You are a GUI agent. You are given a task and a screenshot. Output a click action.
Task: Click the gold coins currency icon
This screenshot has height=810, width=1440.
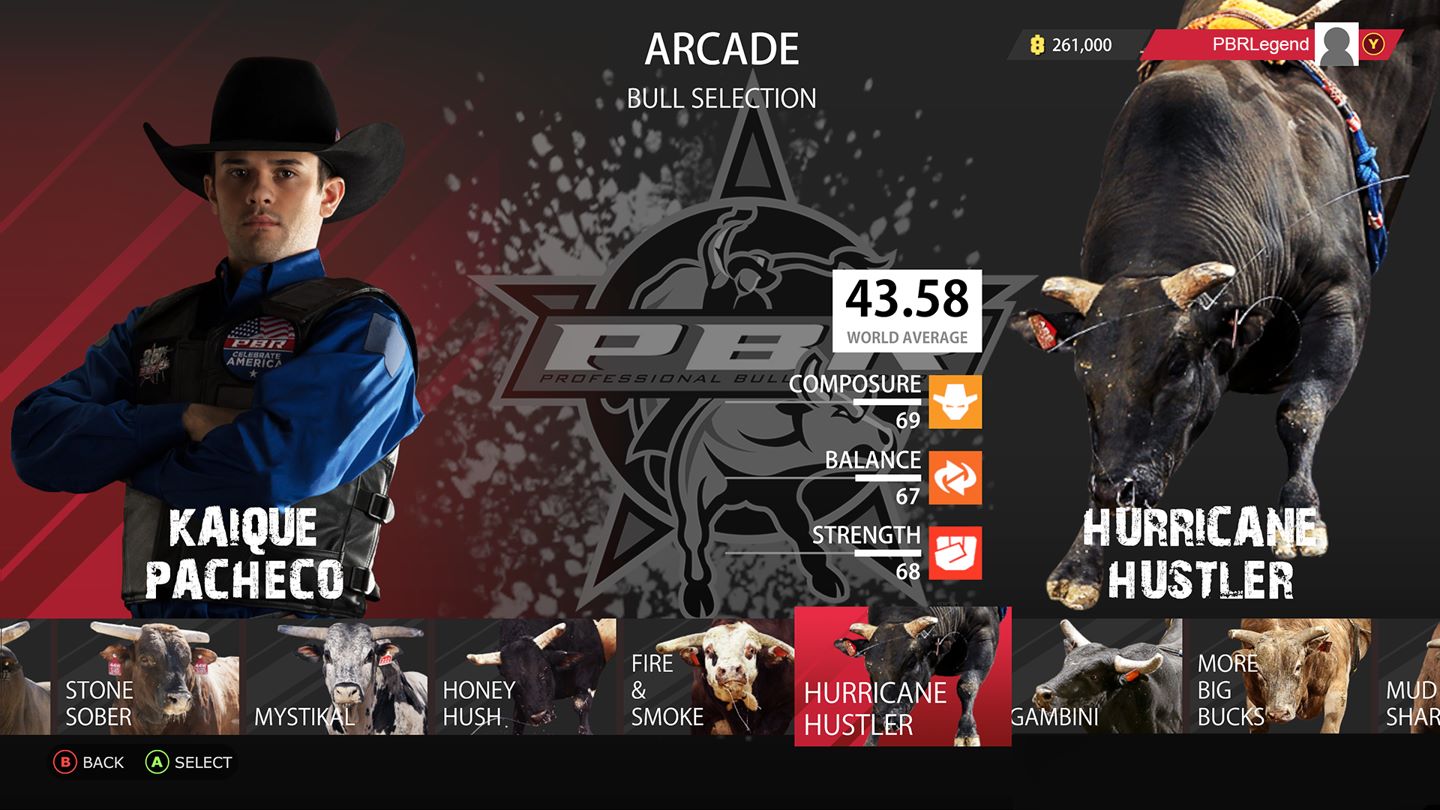pyautogui.click(x=1036, y=44)
